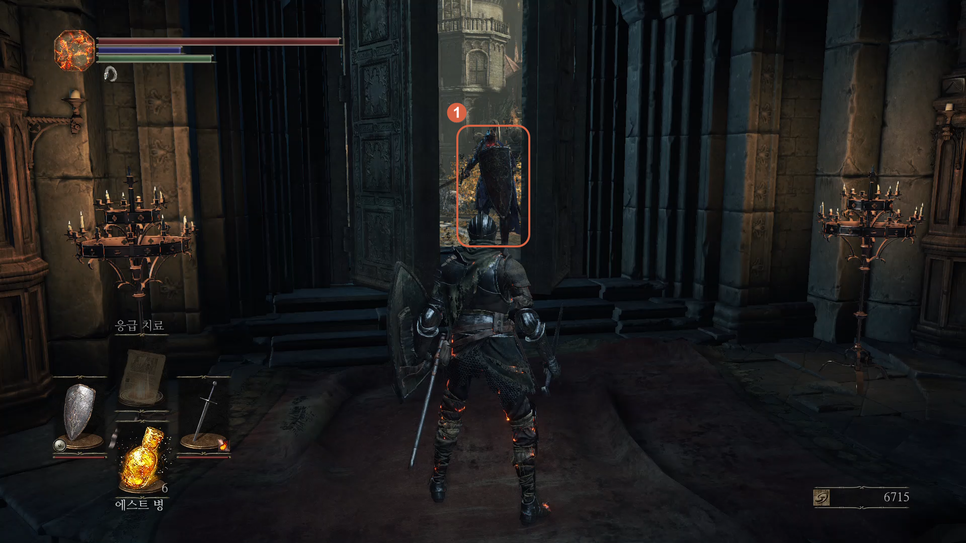This screenshot has width=966, height=543.
Task: Select the left-hand shield slot
Action: pyautogui.click(x=80, y=414)
